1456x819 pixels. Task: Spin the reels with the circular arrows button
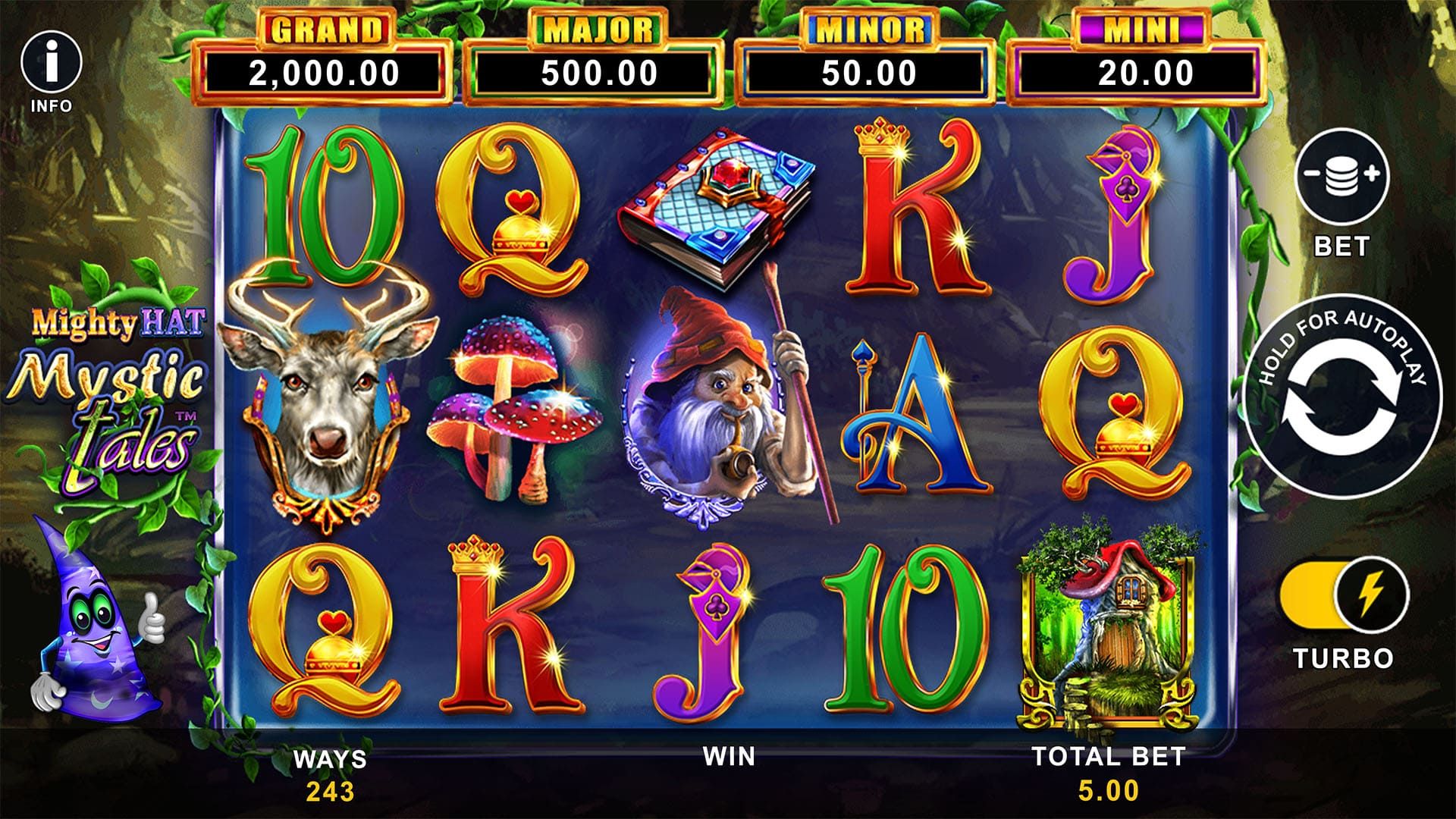coord(1341,396)
